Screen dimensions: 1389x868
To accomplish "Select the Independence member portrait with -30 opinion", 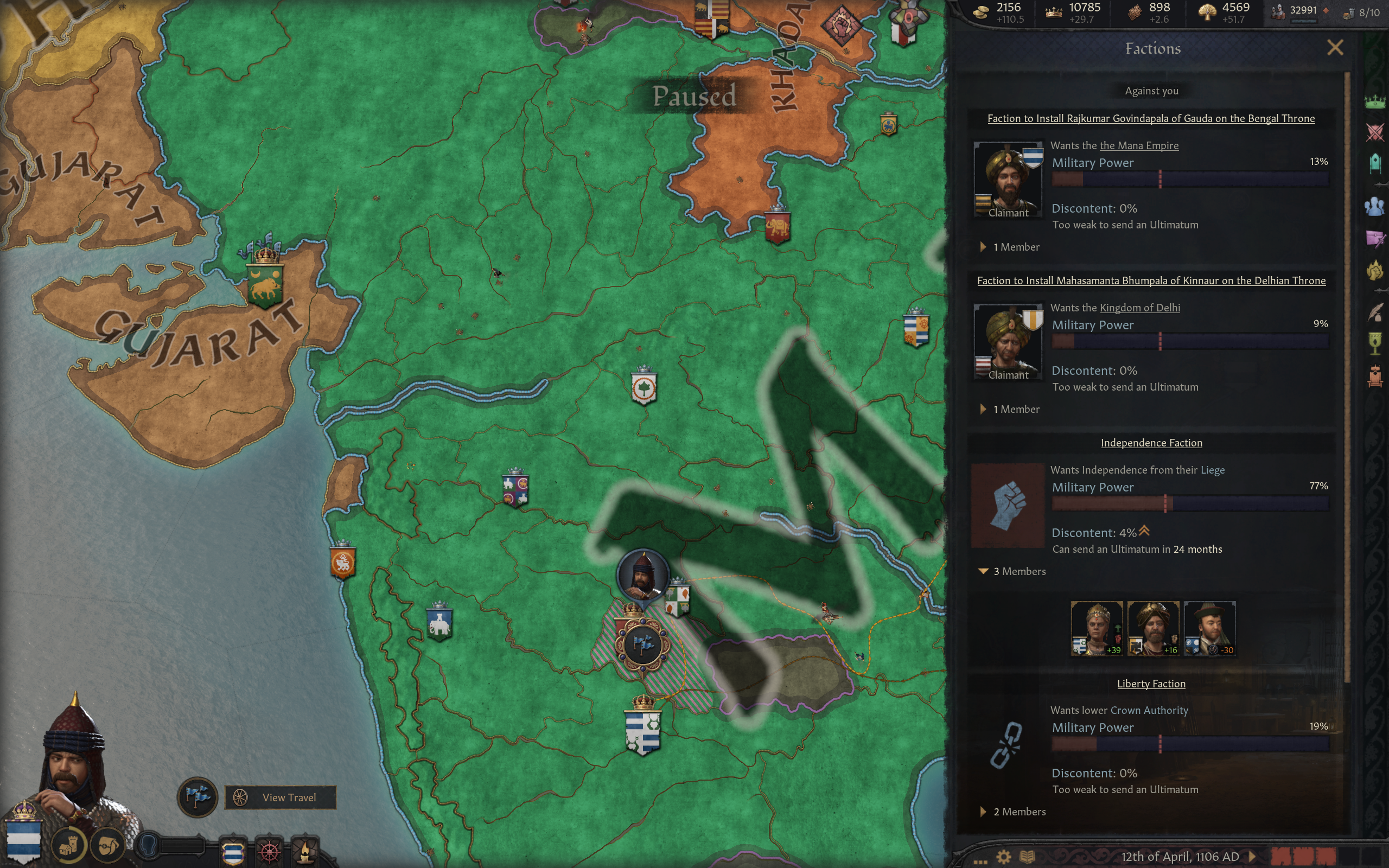I will (x=1209, y=628).
